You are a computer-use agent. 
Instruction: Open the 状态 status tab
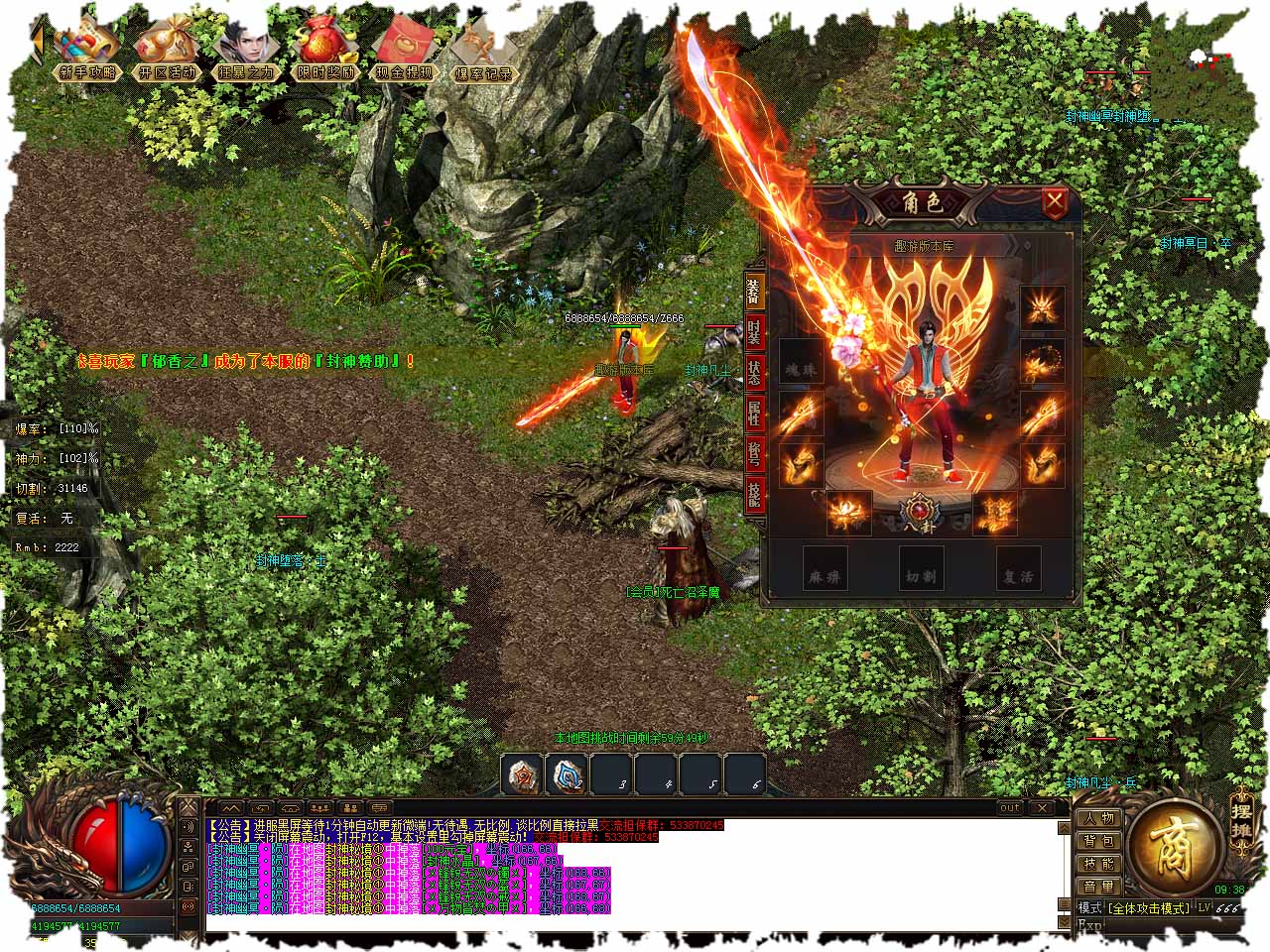coord(754,371)
